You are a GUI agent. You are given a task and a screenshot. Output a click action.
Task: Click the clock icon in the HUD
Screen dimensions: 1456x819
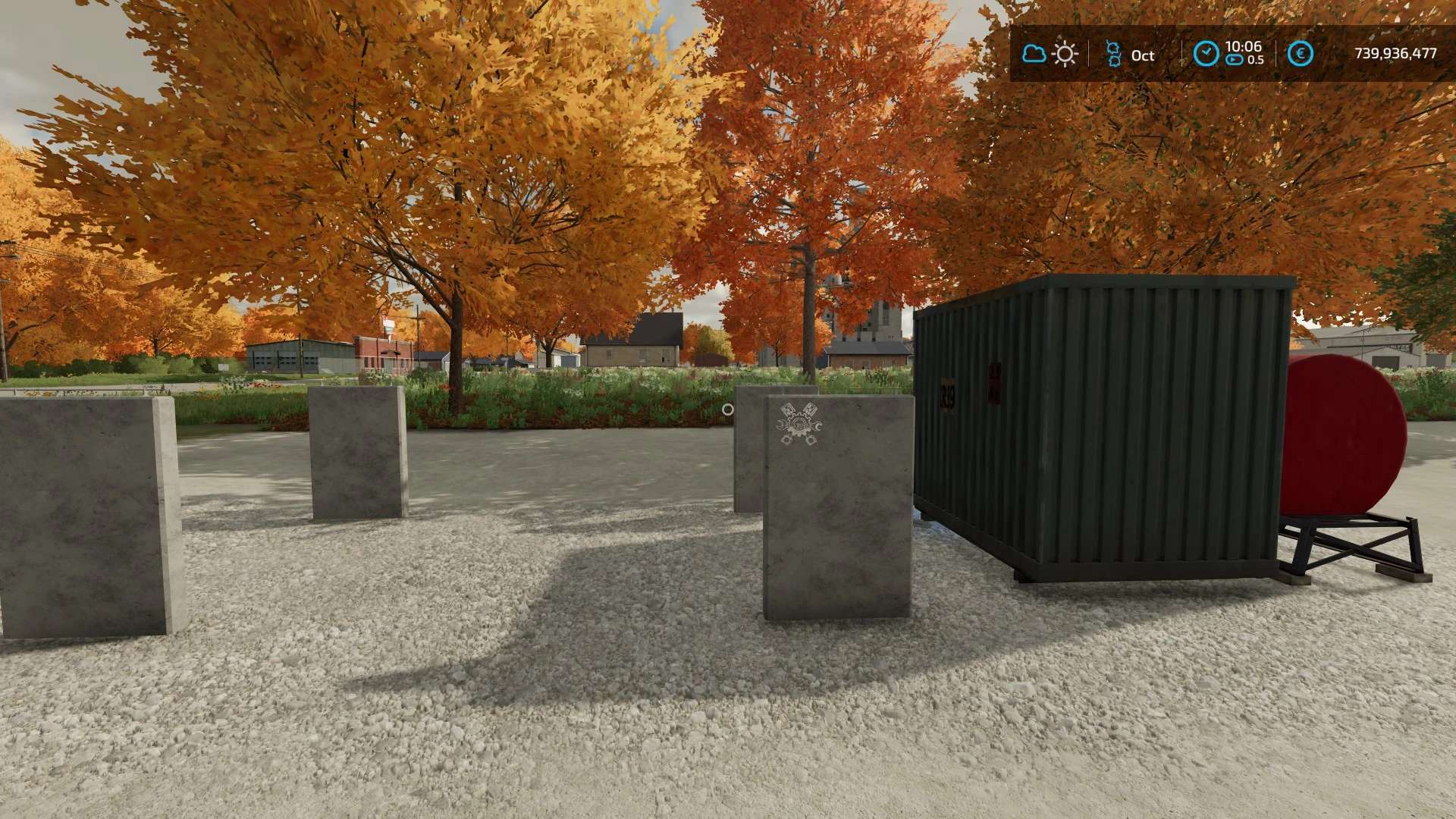click(x=1206, y=53)
